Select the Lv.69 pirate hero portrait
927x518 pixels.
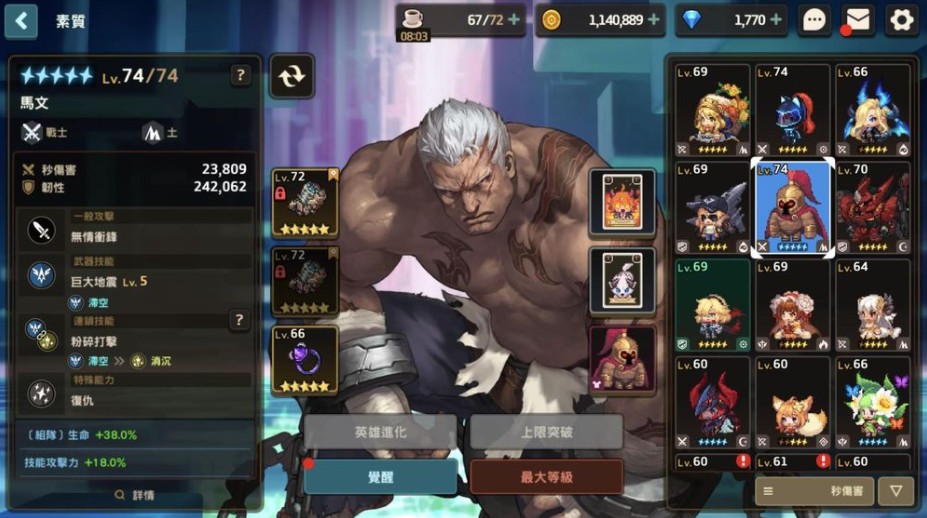tap(712, 208)
